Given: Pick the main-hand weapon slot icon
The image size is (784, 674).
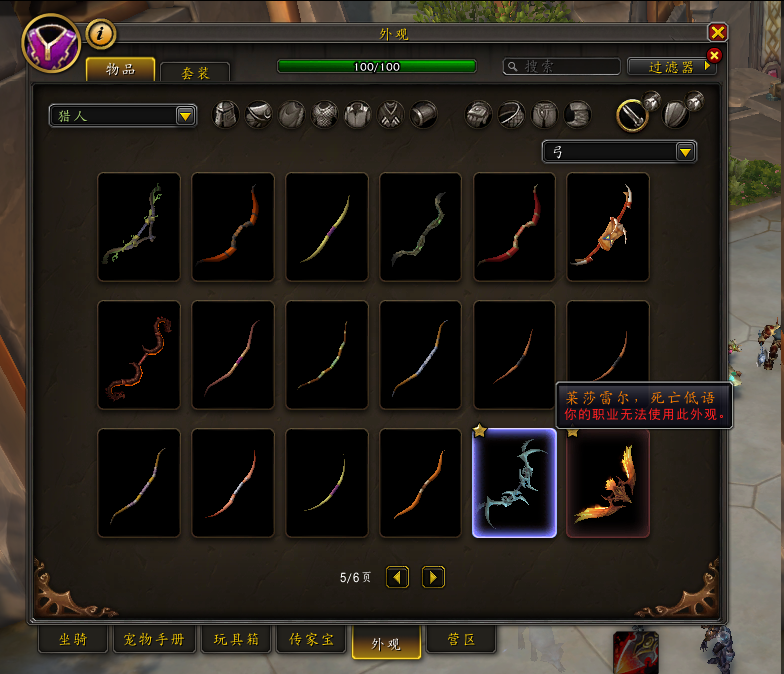Looking at the screenshot, I should [x=631, y=115].
